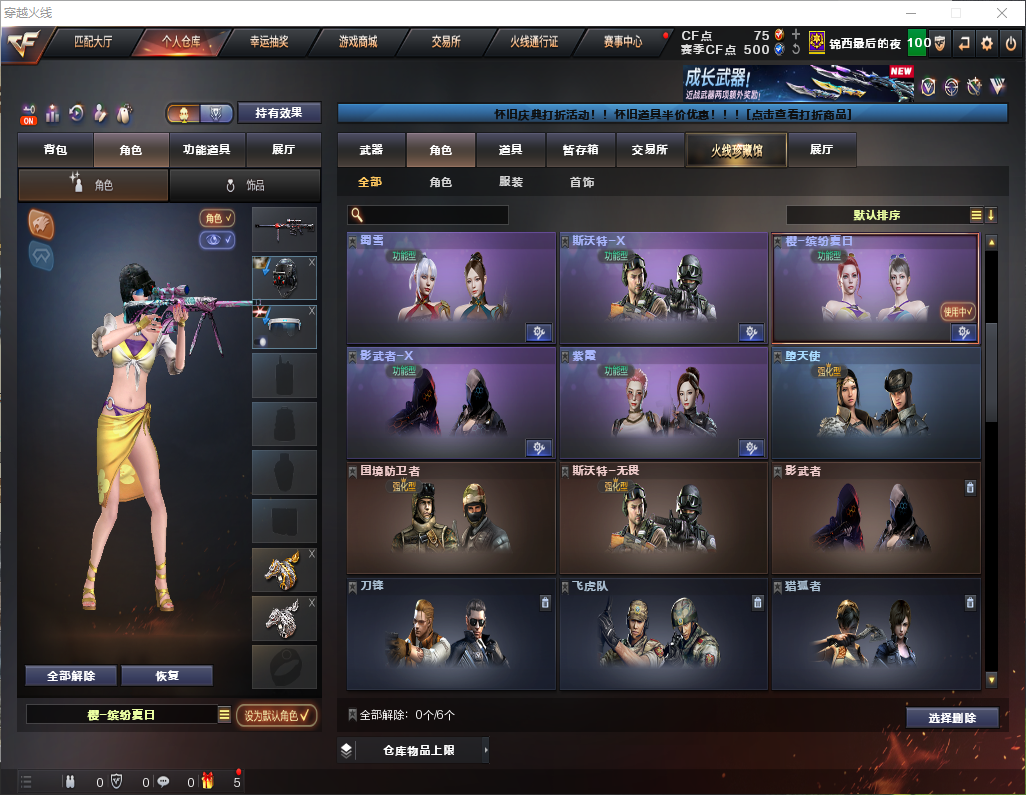Open the 交易所 menu in top navigation
The image size is (1026, 795).
coord(446,42)
